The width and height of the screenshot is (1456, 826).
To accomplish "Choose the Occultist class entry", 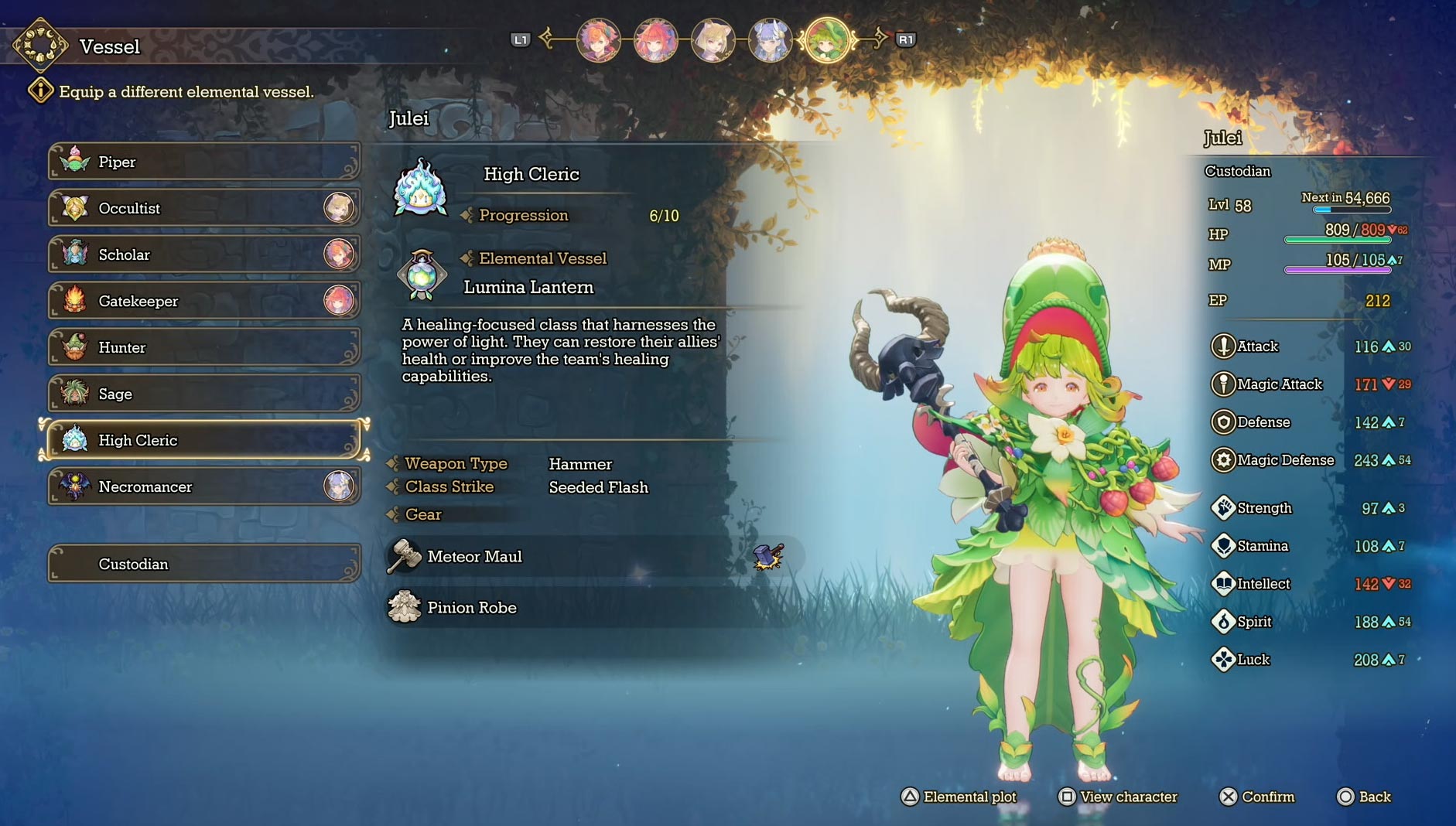I will pos(204,208).
